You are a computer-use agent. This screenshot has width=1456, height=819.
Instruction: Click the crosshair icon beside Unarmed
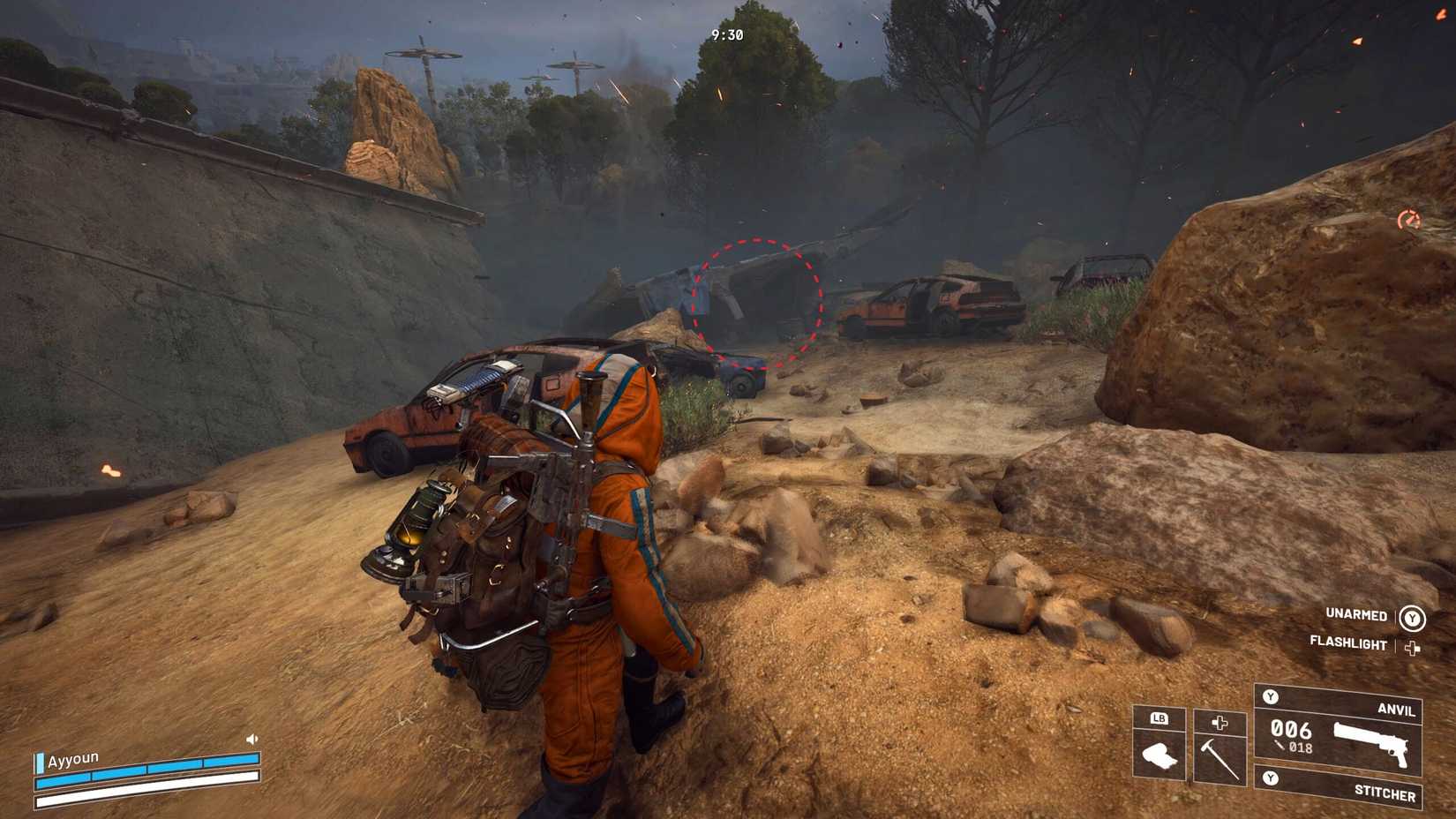pyautogui.click(x=1412, y=618)
